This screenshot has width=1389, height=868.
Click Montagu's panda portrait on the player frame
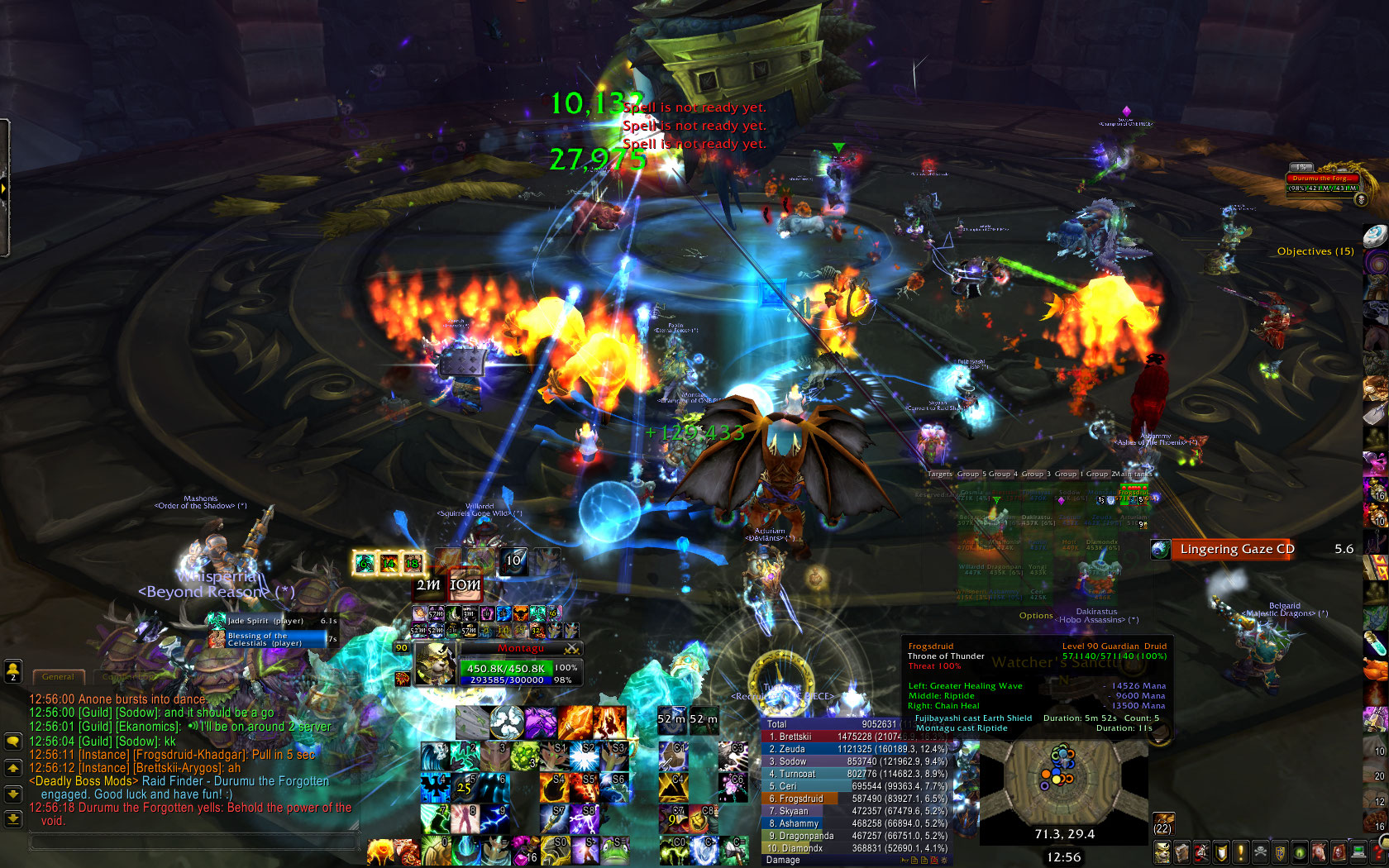click(433, 664)
